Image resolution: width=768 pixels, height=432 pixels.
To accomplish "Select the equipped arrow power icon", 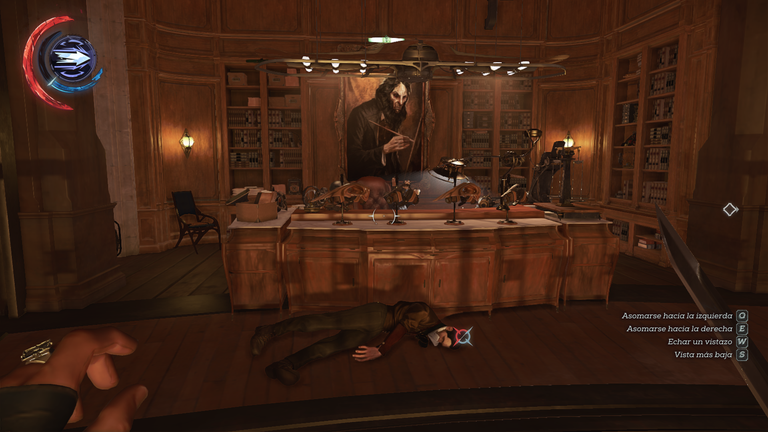I will pyautogui.click(x=72, y=58).
